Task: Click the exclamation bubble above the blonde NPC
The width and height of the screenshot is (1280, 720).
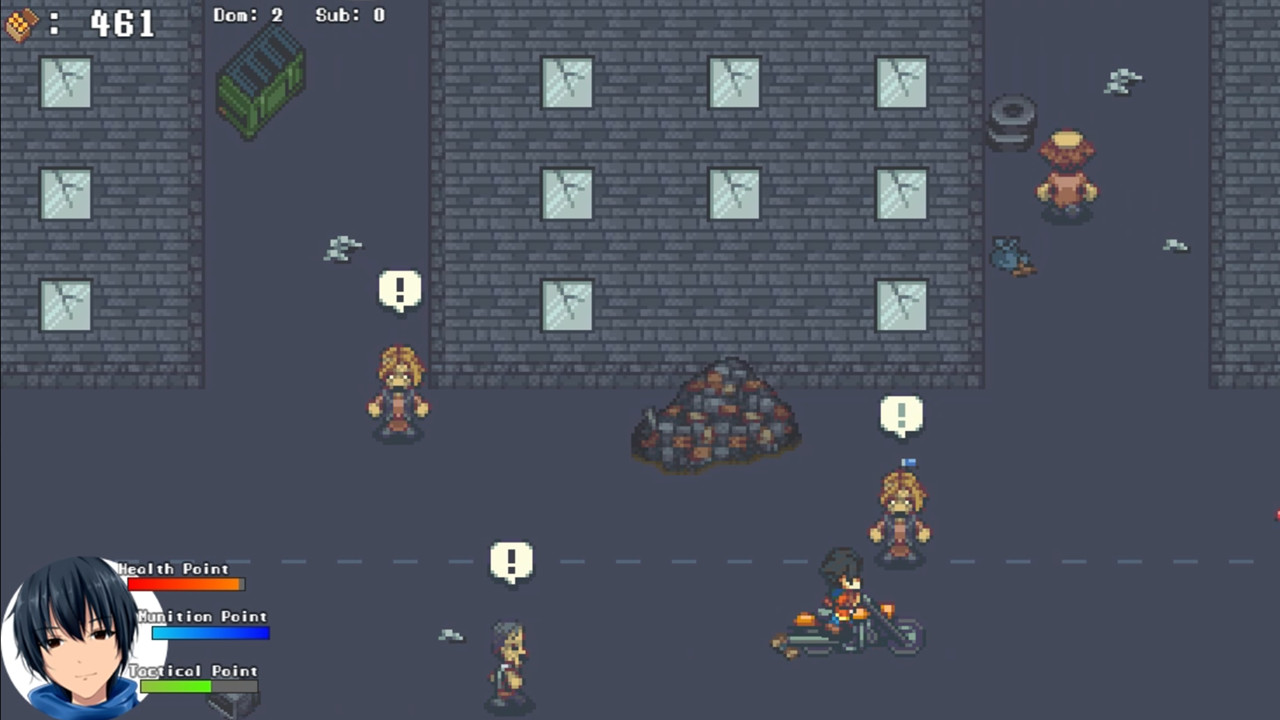Action: click(400, 289)
